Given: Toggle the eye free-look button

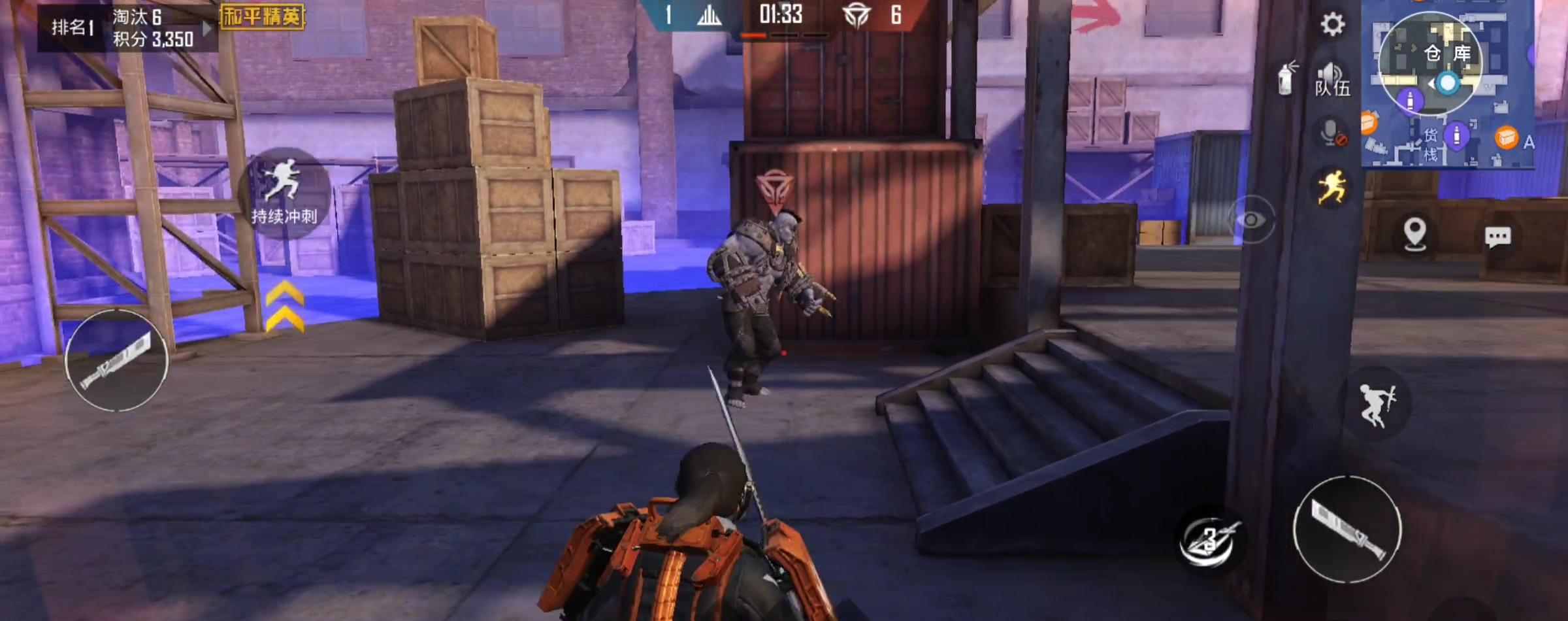Looking at the screenshot, I should coord(1251,220).
